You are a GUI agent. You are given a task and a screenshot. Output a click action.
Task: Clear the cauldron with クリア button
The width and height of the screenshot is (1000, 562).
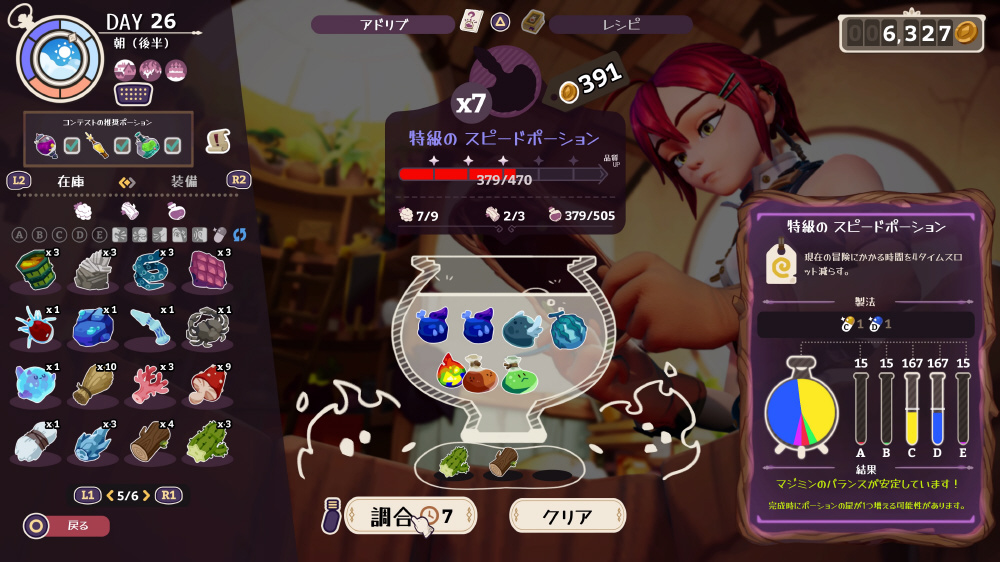(x=567, y=516)
